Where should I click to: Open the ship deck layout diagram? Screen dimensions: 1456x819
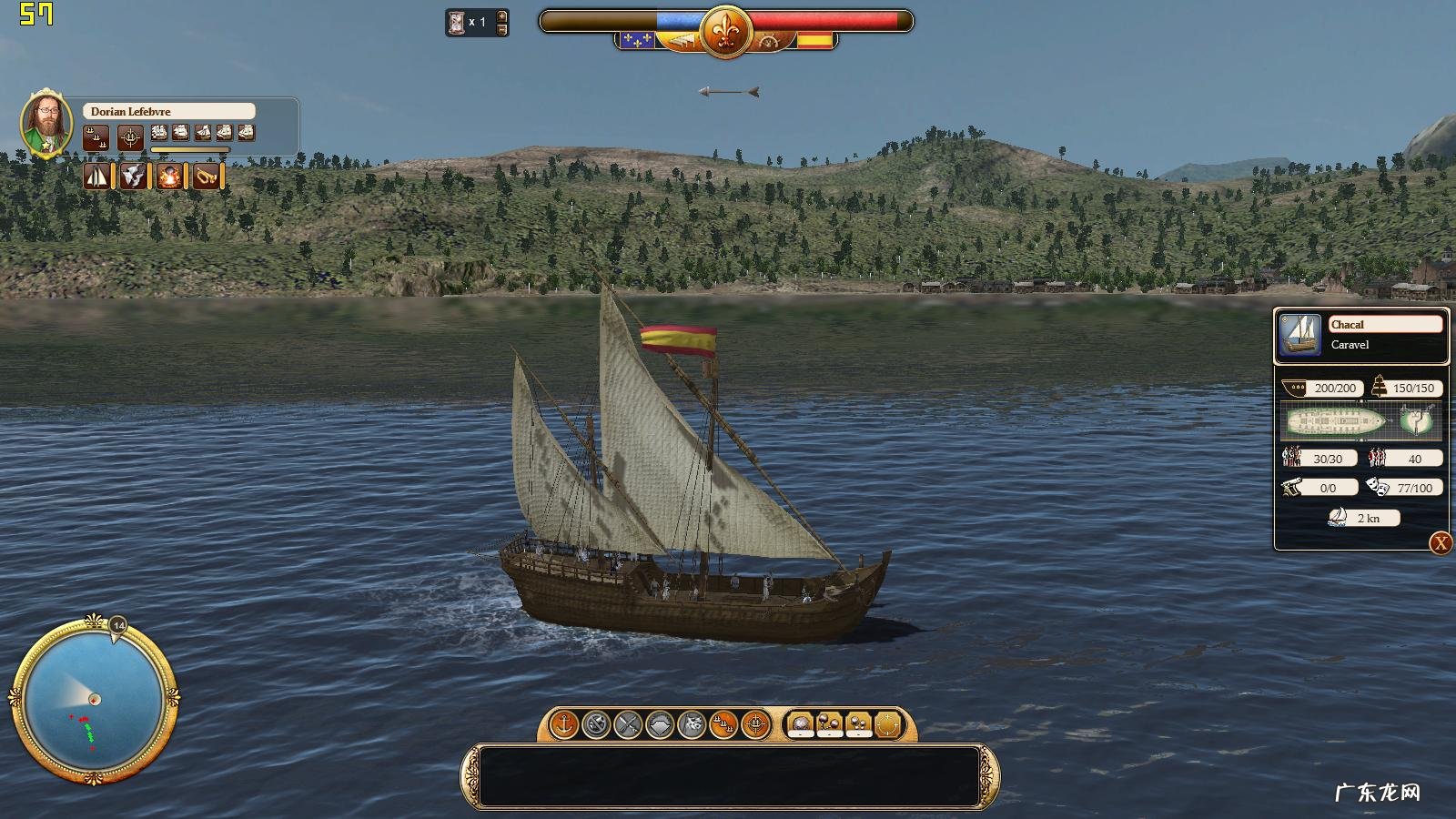pyautogui.click(x=1336, y=421)
